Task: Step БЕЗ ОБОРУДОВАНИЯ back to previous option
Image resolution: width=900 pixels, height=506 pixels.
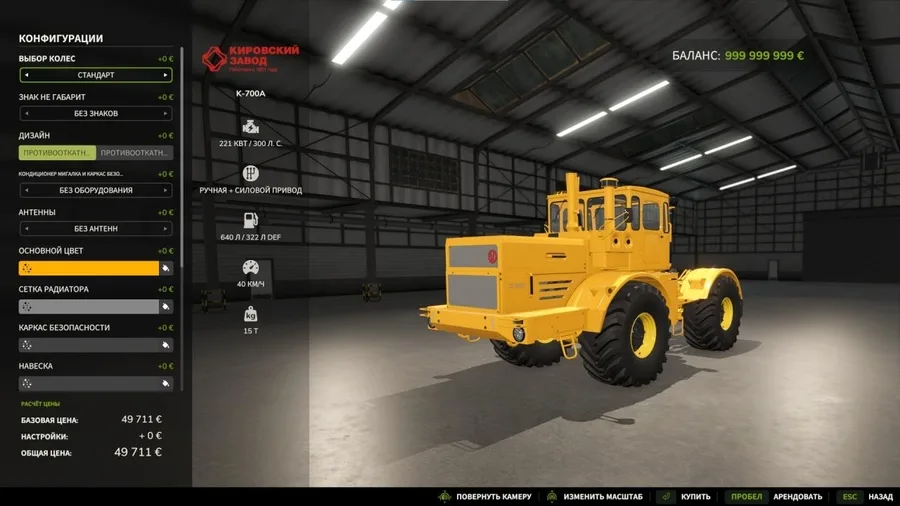Action: point(26,190)
